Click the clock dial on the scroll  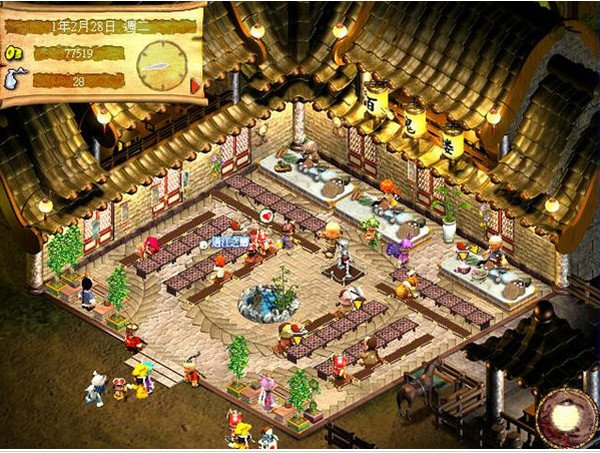coord(160,63)
